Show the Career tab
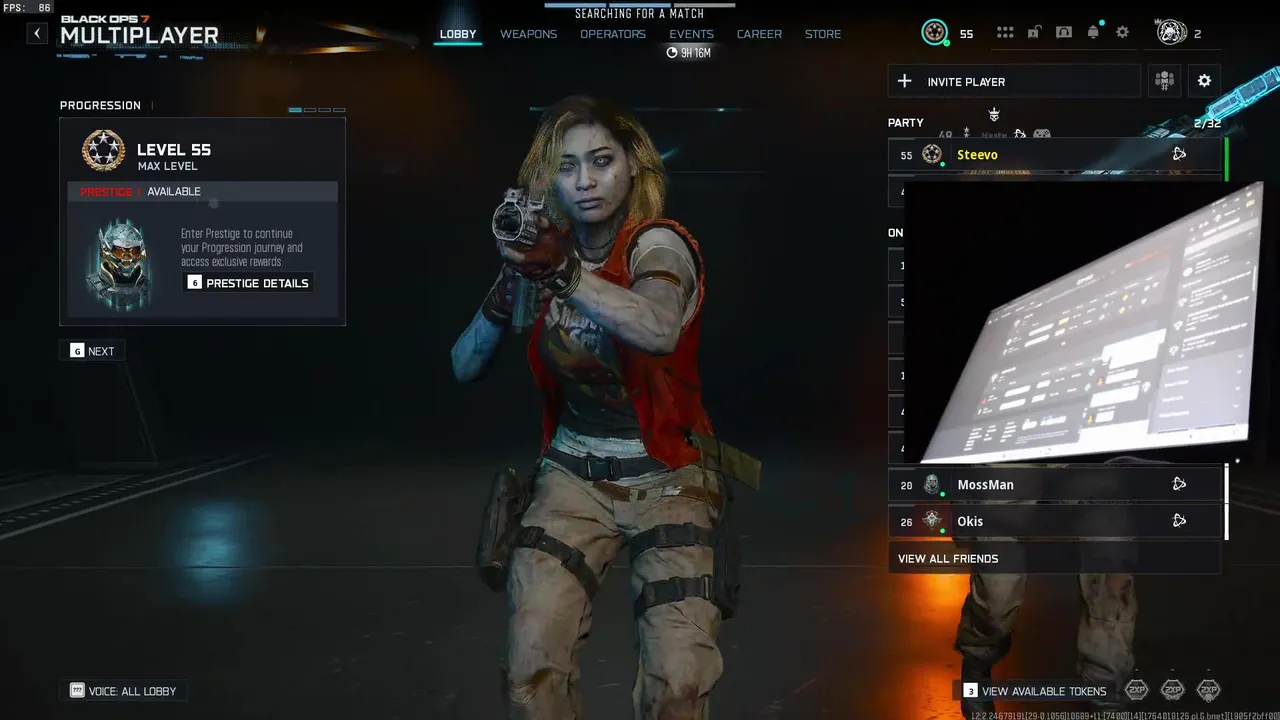Image resolution: width=1280 pixels, height=720 pixels. (x=759, y=34)
